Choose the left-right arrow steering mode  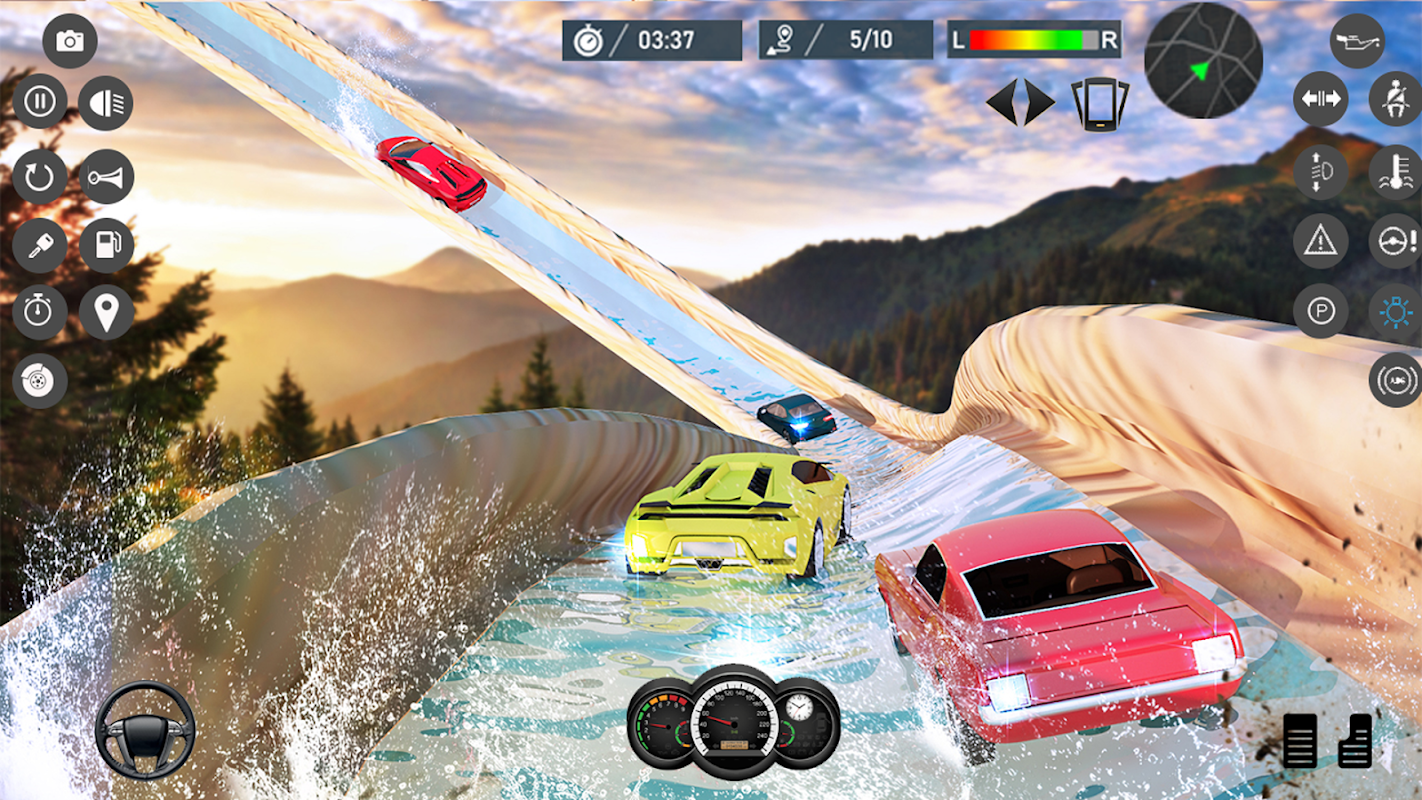[x=1021, y=102]
